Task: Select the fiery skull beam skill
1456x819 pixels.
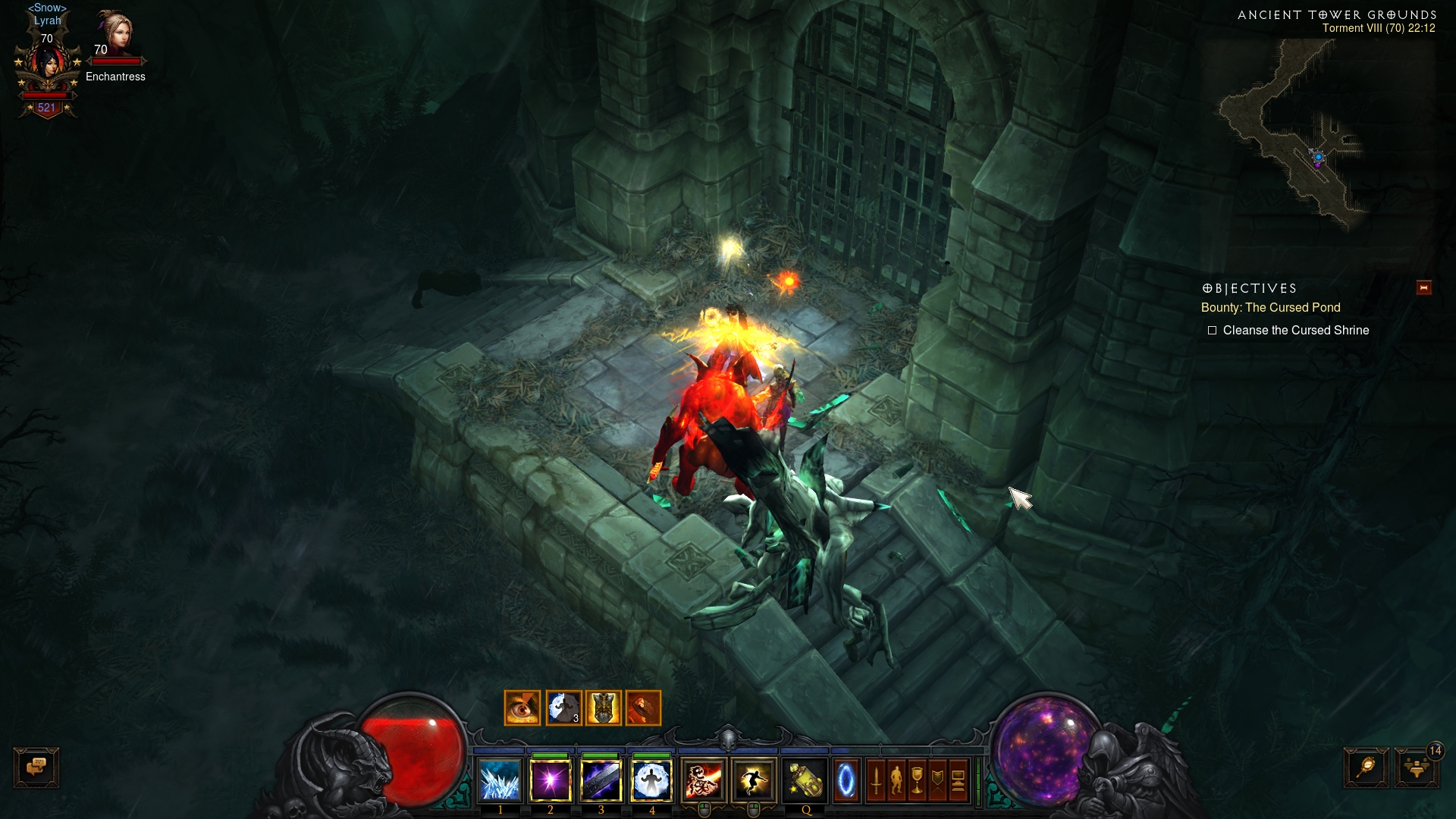Action: [x=704, y=780]
